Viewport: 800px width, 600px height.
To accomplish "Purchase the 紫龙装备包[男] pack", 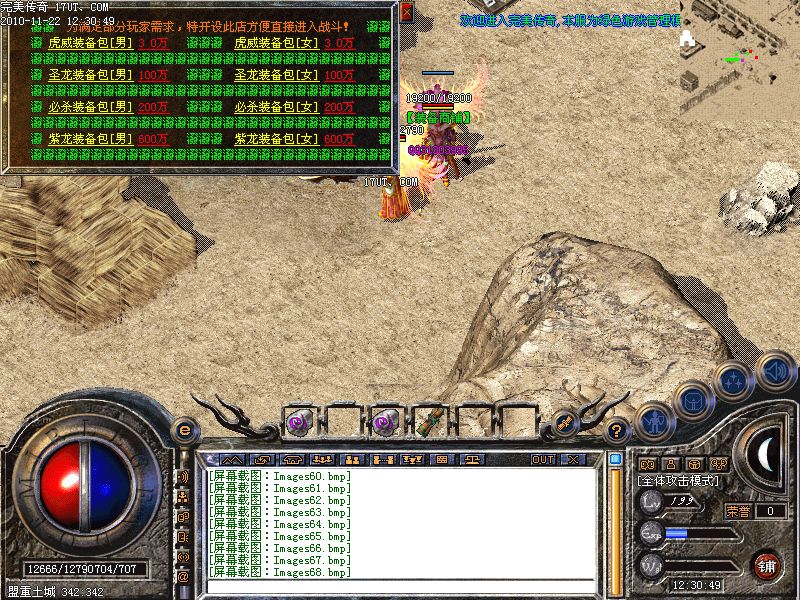I will click(x=90, y=139).
